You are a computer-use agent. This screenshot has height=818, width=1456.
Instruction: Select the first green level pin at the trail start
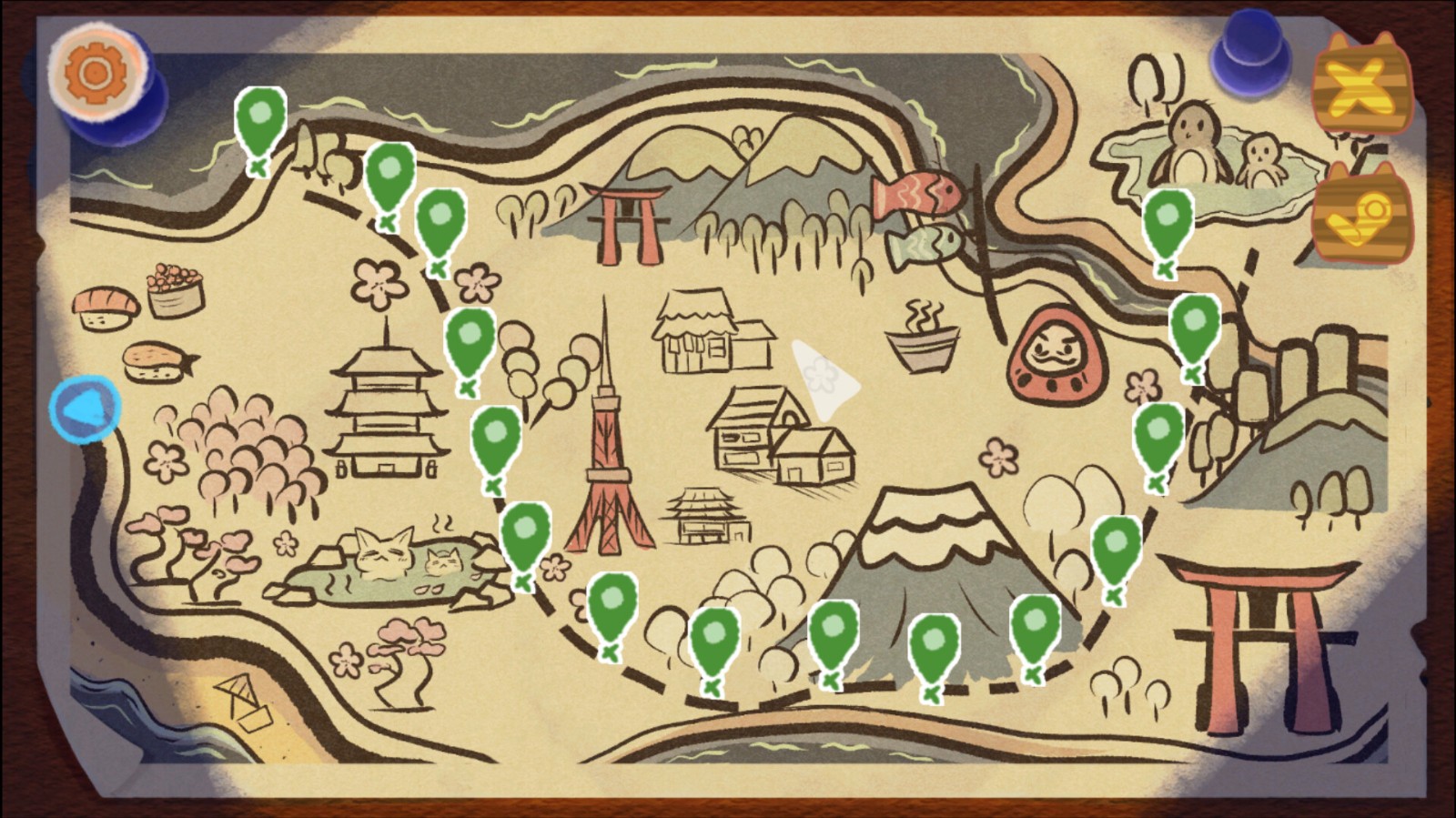[x=260, y=123]
